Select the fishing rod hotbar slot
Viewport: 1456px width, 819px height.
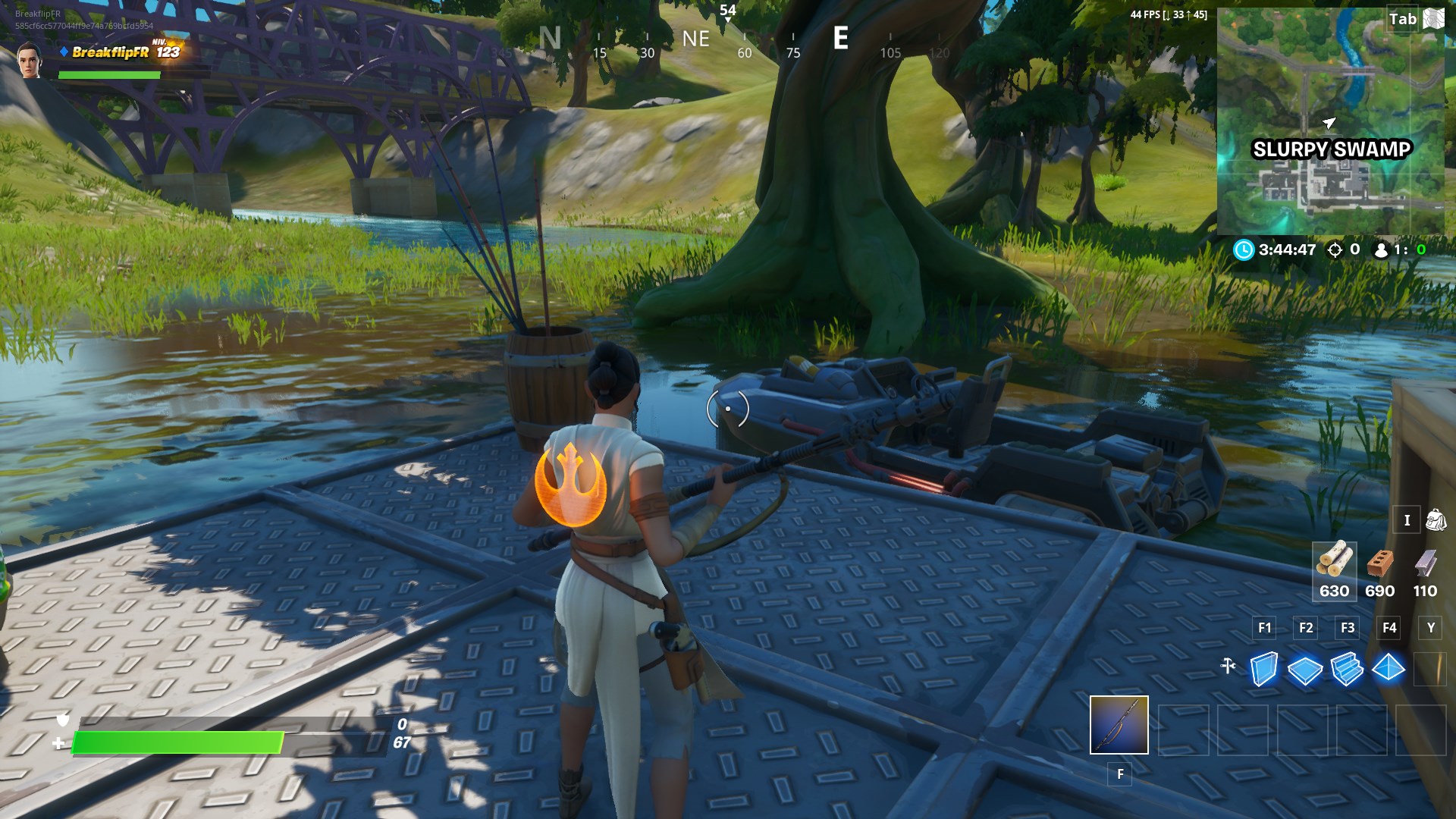(x=1119, y=725)
